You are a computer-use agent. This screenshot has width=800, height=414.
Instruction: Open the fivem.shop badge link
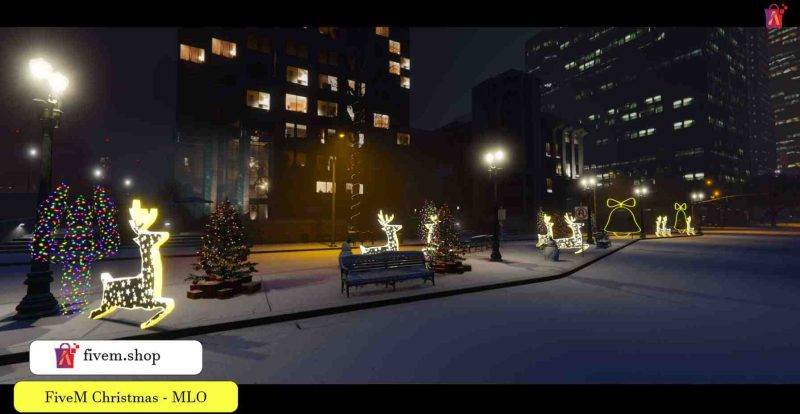point(116,357)
